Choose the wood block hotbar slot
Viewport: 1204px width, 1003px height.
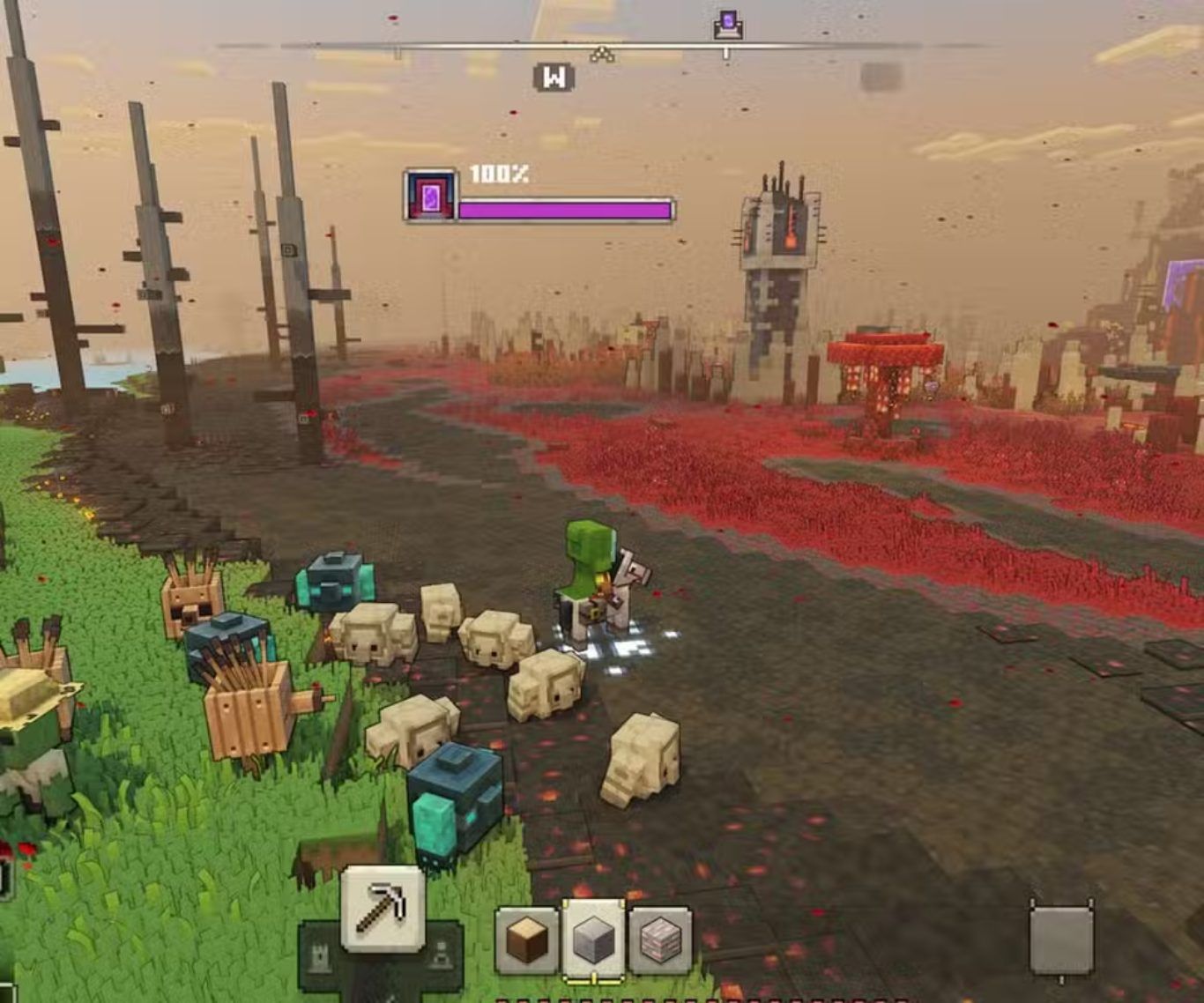coord(527,941)
